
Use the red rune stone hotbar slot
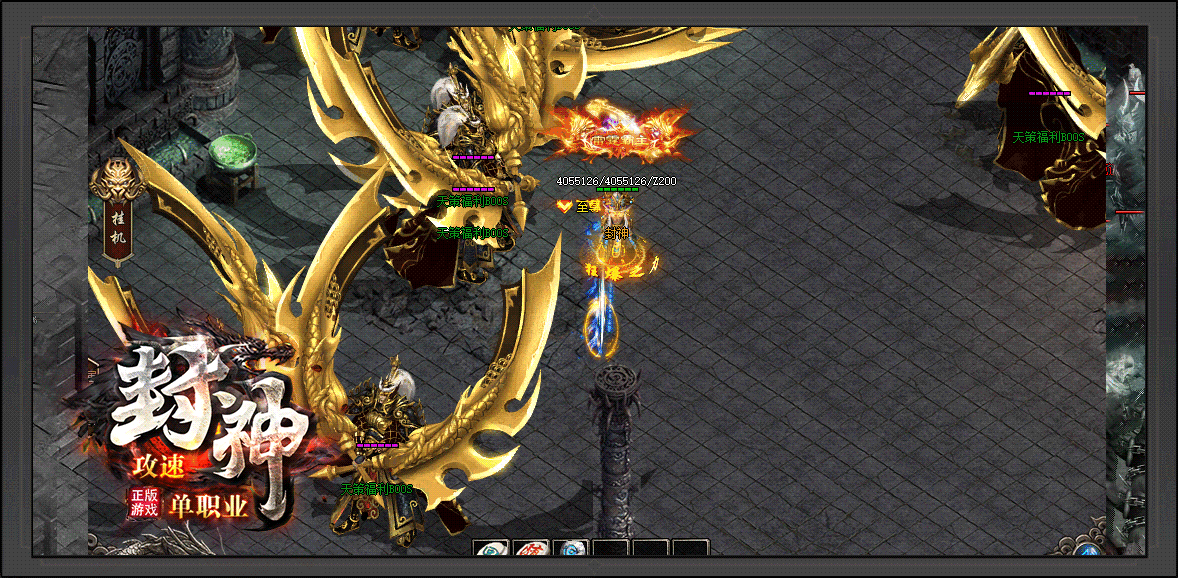(531, 549)
